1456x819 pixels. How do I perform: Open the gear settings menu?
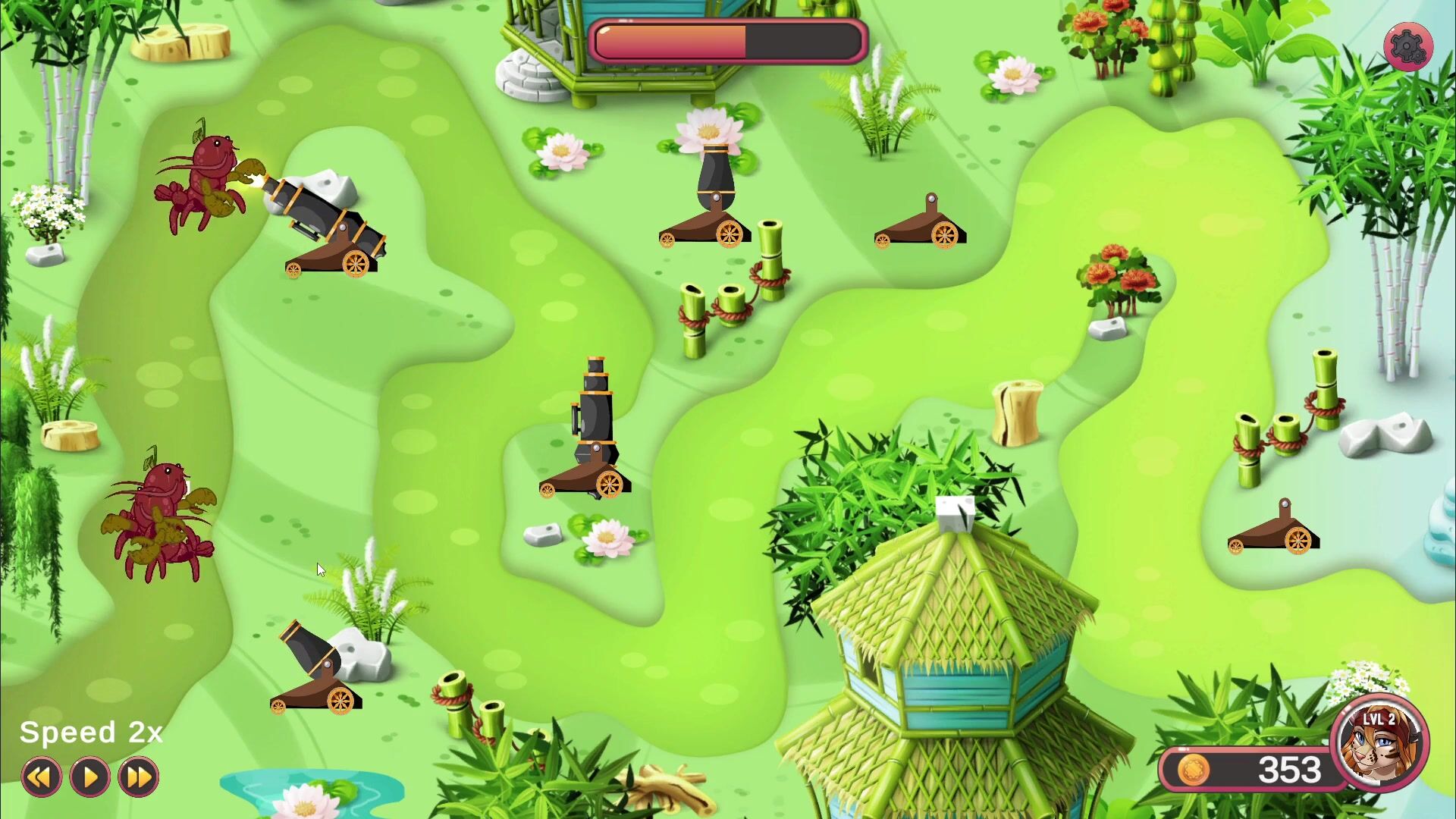click(1407, 47)
